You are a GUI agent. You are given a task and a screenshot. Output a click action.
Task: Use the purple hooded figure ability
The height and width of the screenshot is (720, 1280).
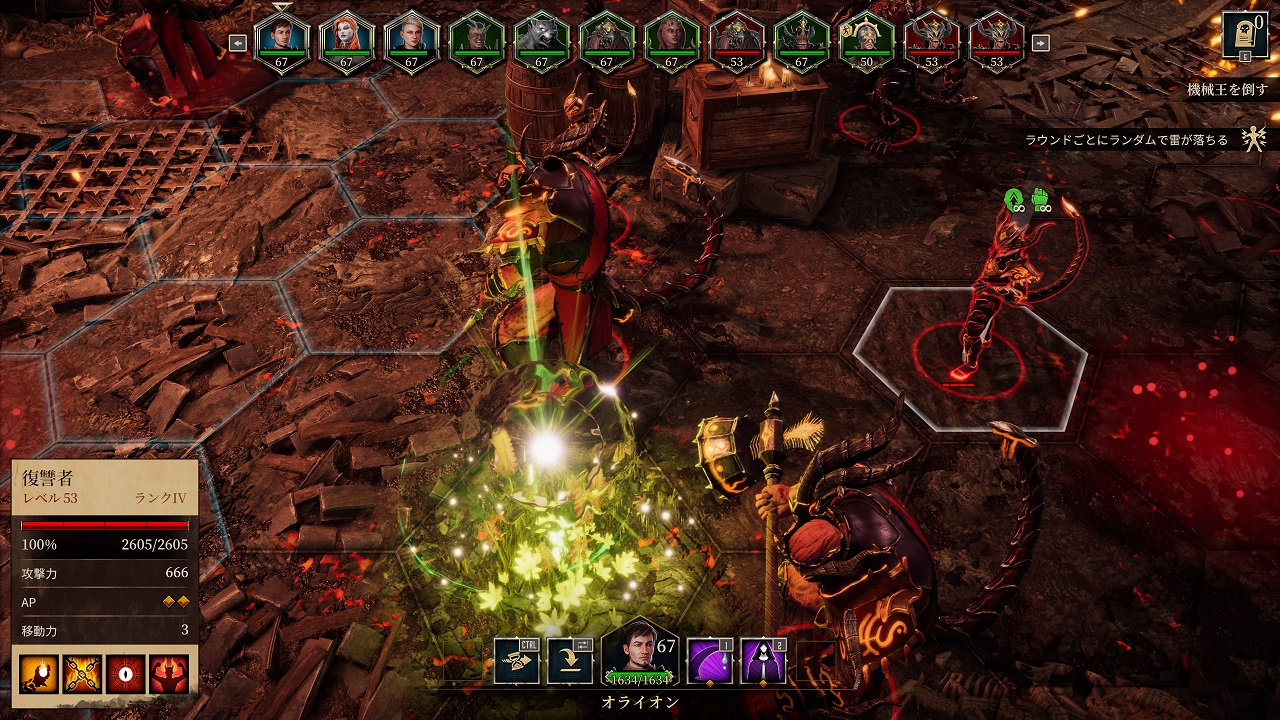click(x=762, y=661)
